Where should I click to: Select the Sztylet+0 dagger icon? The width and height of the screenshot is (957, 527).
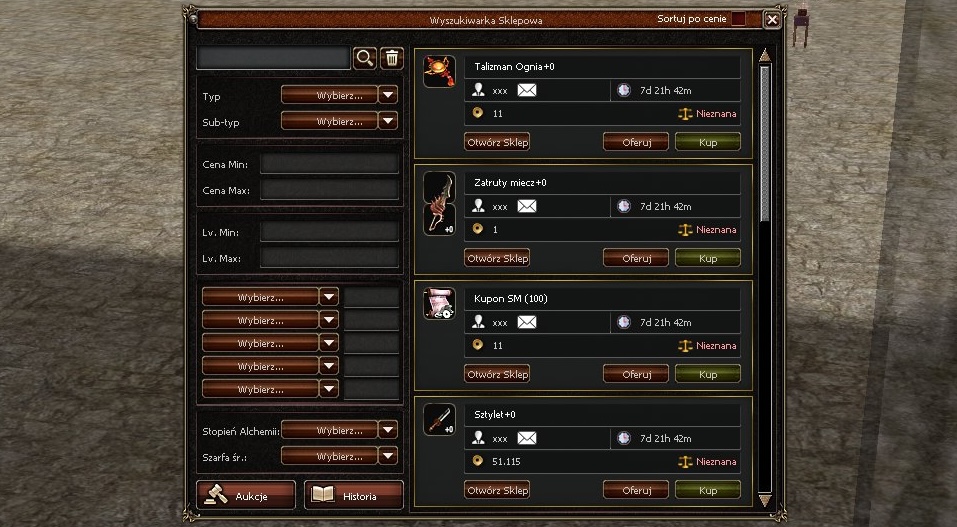coord(439,420)
